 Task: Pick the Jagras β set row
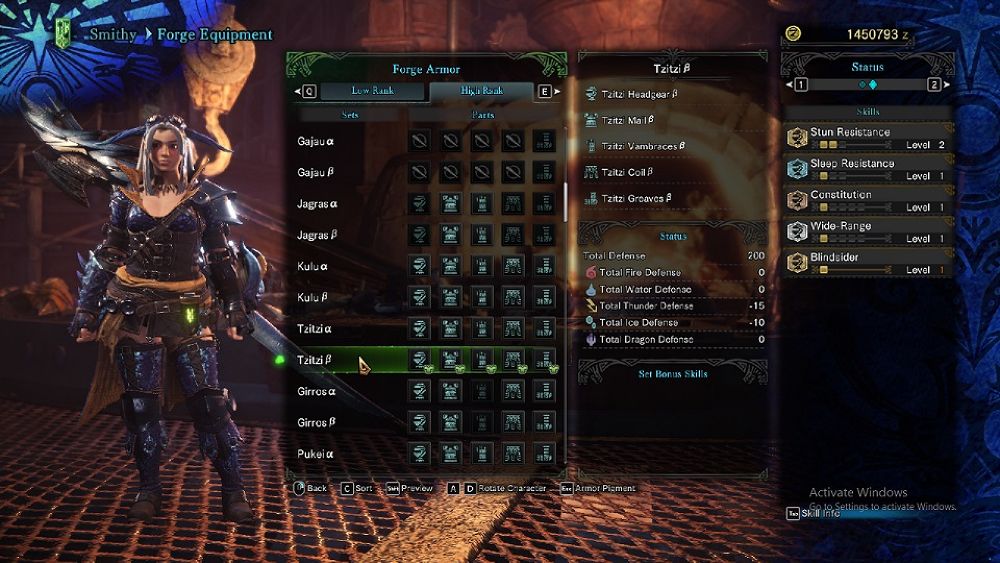point(317,235)
